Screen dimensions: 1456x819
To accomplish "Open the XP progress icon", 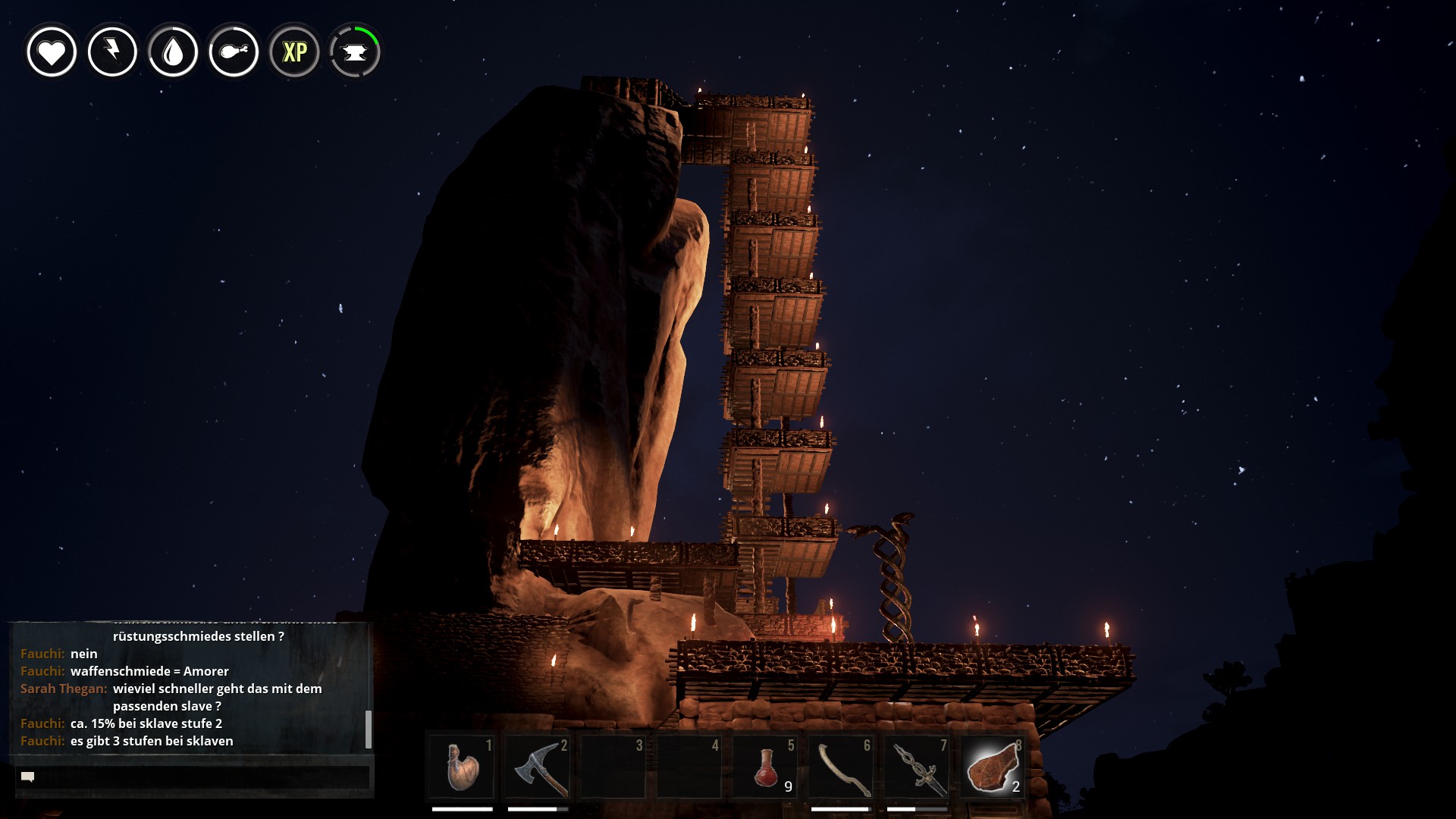I will (x=294, y=52).
